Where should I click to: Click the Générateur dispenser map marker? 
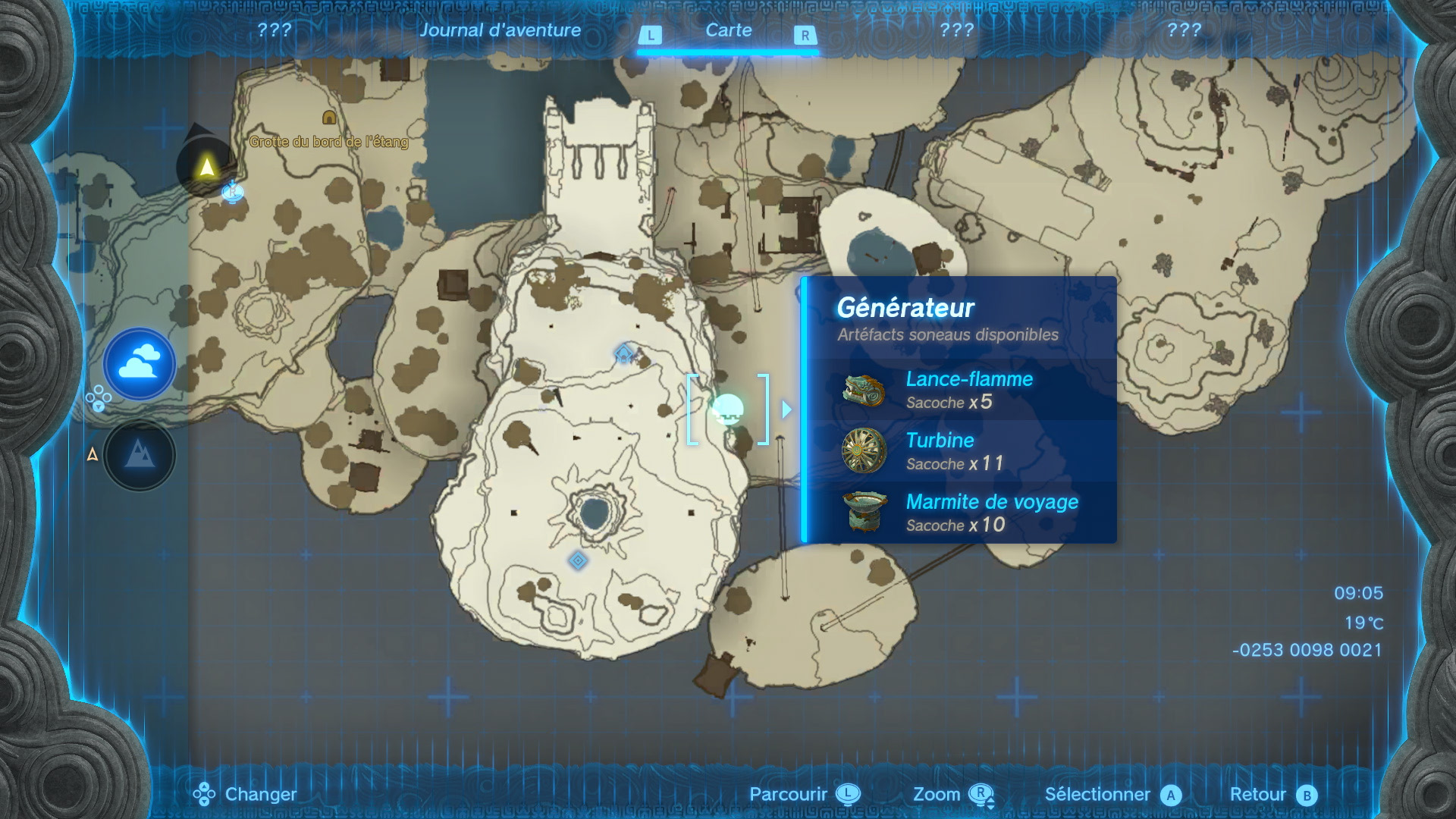click(728, 409)
